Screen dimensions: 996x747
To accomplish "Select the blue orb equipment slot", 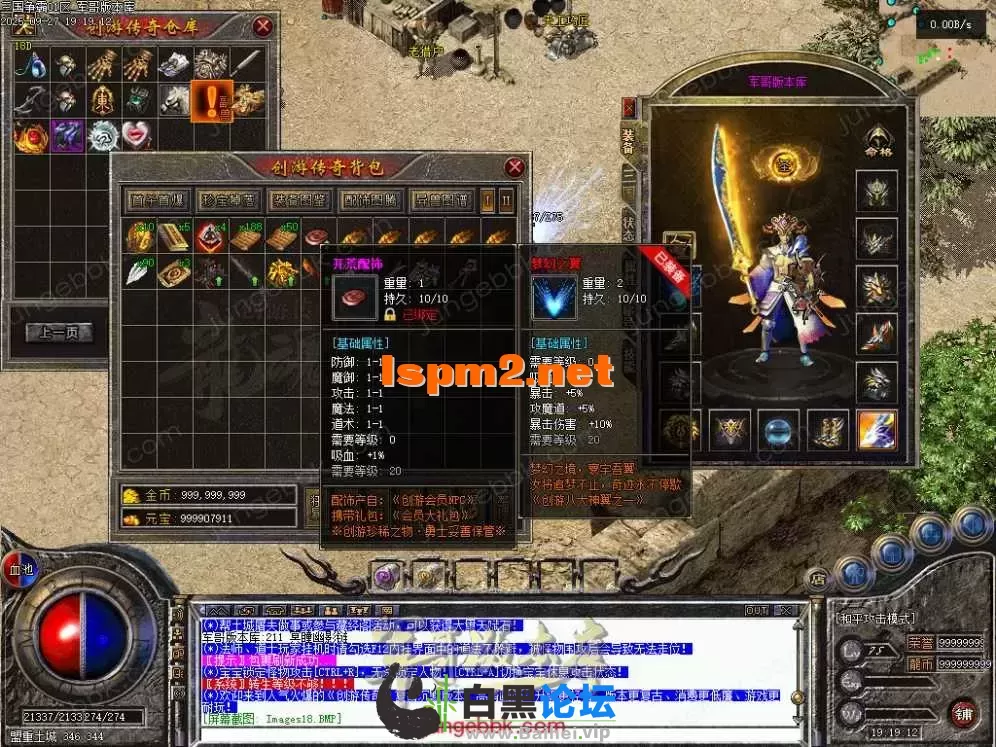I will click(778, 430).
